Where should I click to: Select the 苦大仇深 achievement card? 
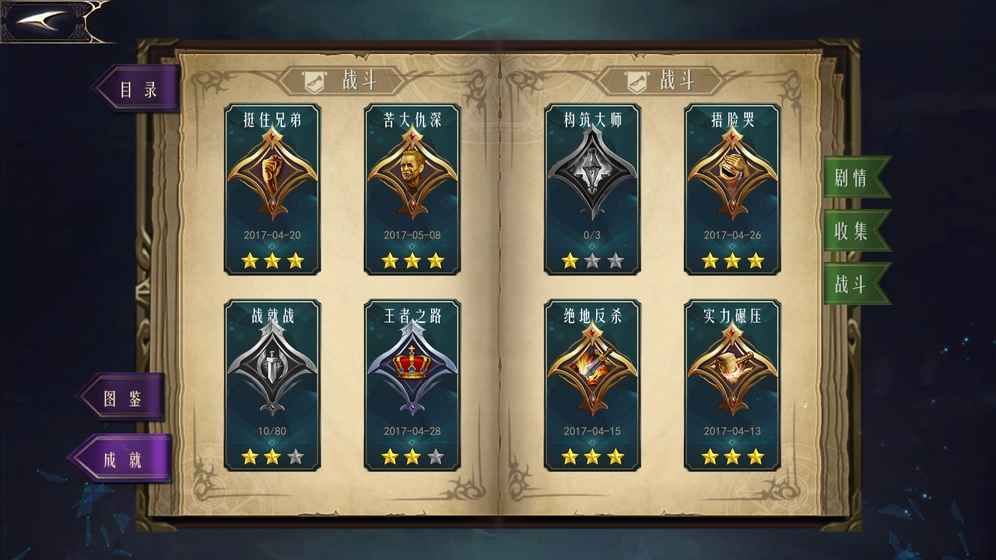(x=412, y=189)
